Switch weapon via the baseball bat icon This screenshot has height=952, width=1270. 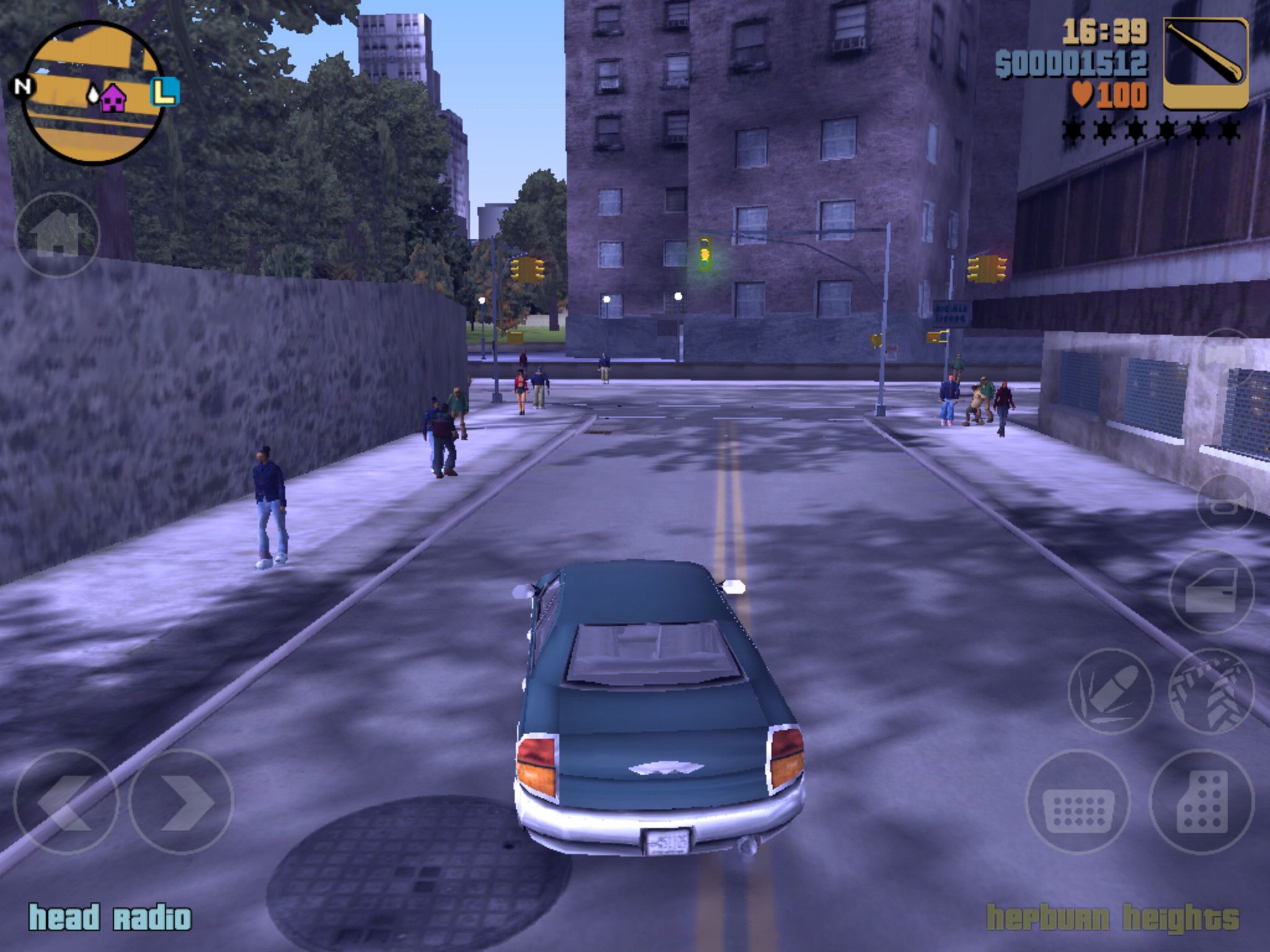coord(1206,63)
